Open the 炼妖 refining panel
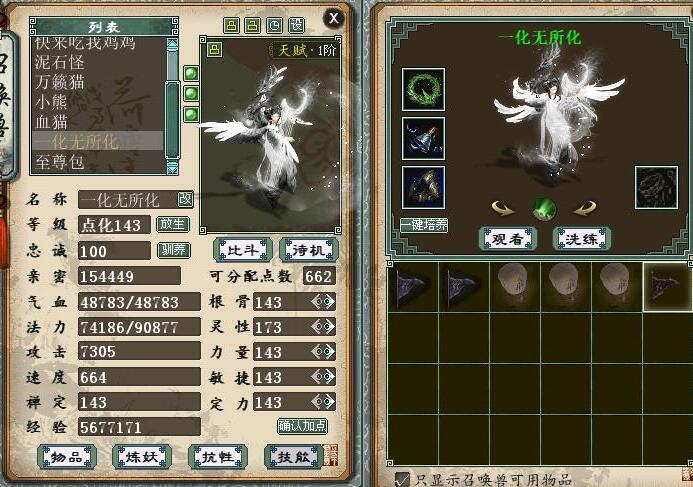Viewport: 693px width, 487px height. pyautogui.click(x=141, y=457)
